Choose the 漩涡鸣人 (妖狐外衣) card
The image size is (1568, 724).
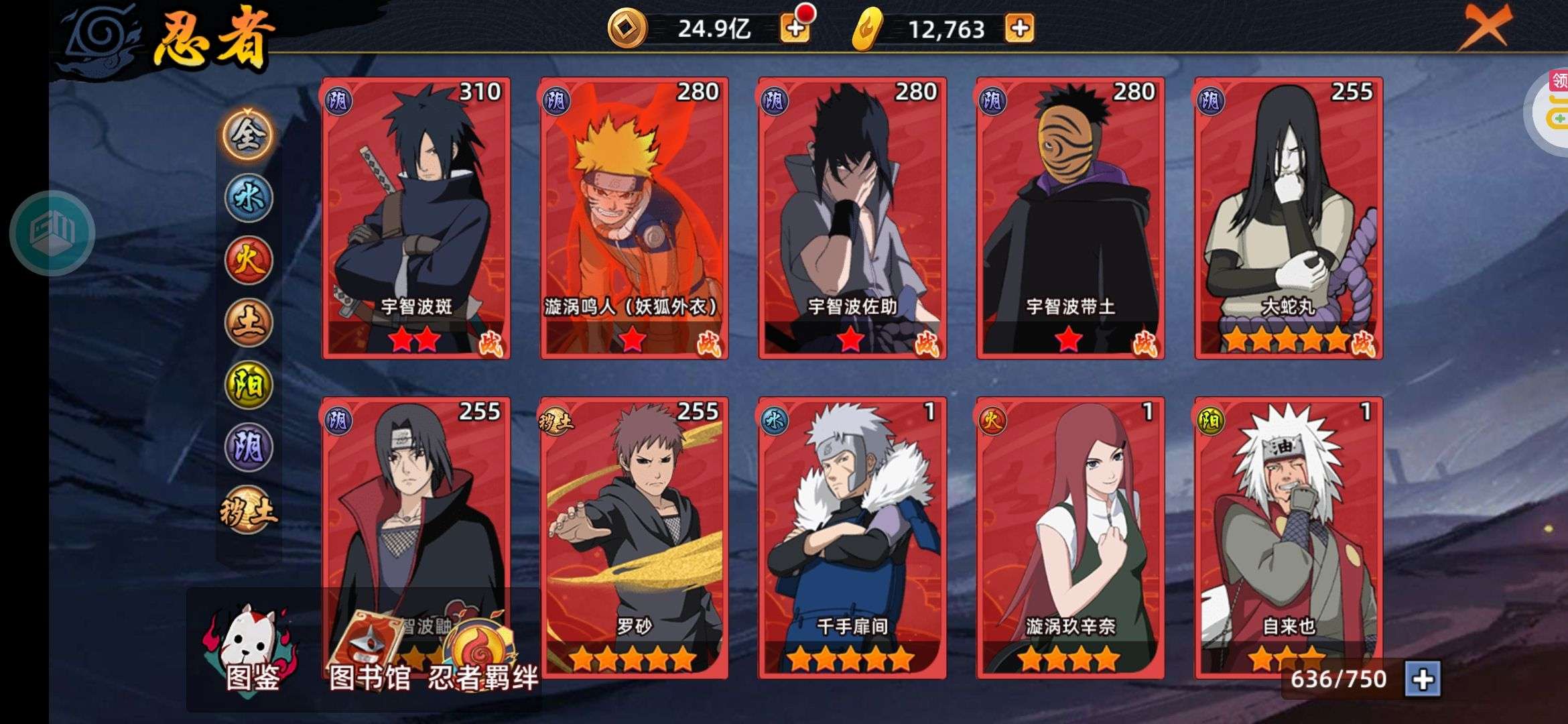pos(634,218)
